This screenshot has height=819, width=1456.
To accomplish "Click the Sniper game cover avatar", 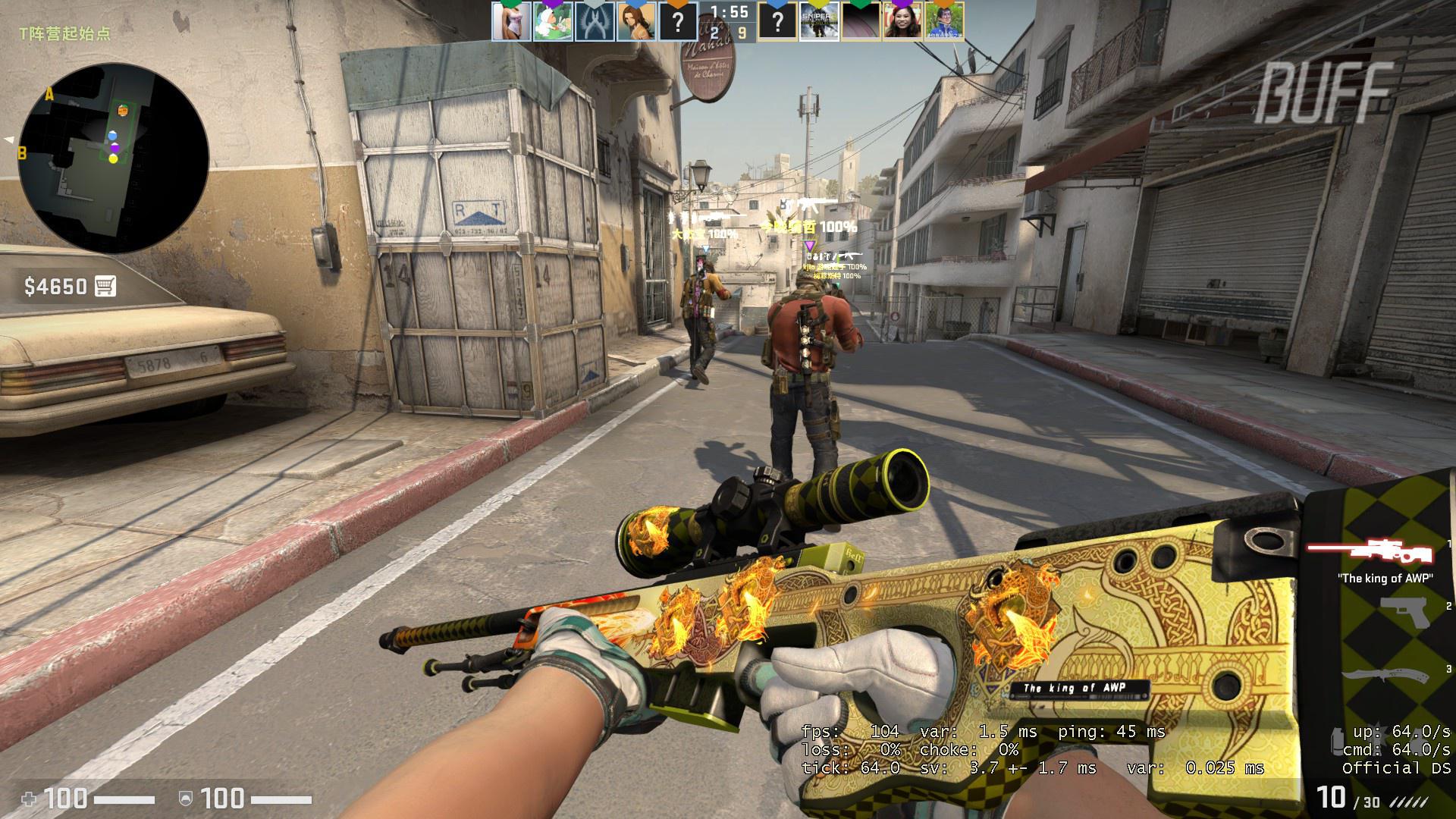I will pos(819,21).
